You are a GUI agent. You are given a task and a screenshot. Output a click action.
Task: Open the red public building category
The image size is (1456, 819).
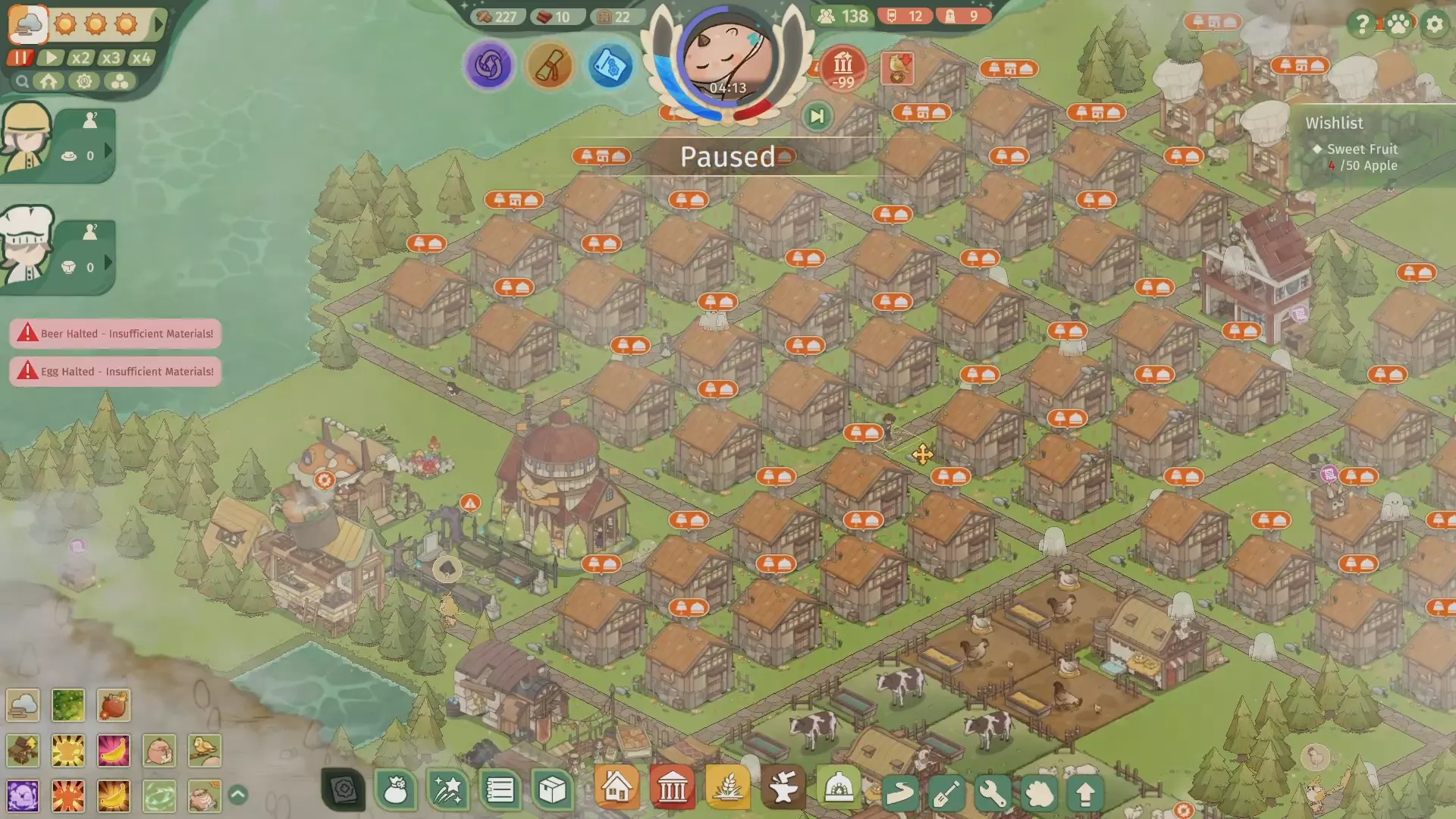tap(672, 789)
